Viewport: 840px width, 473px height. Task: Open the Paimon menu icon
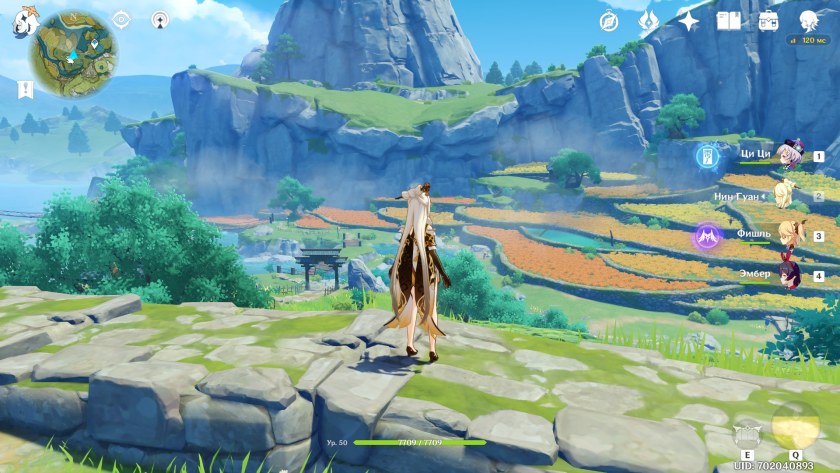click(x=23, y=23)
